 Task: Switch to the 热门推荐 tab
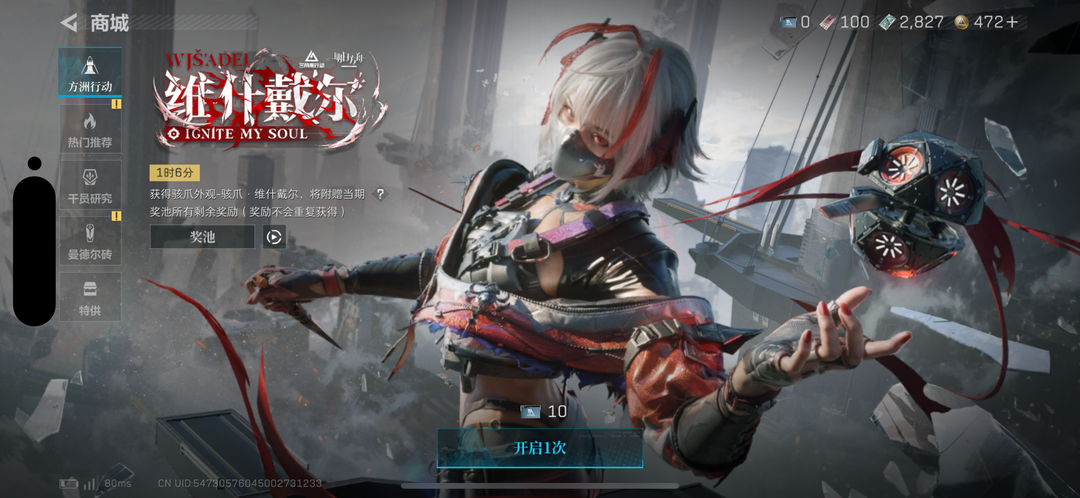90,129
